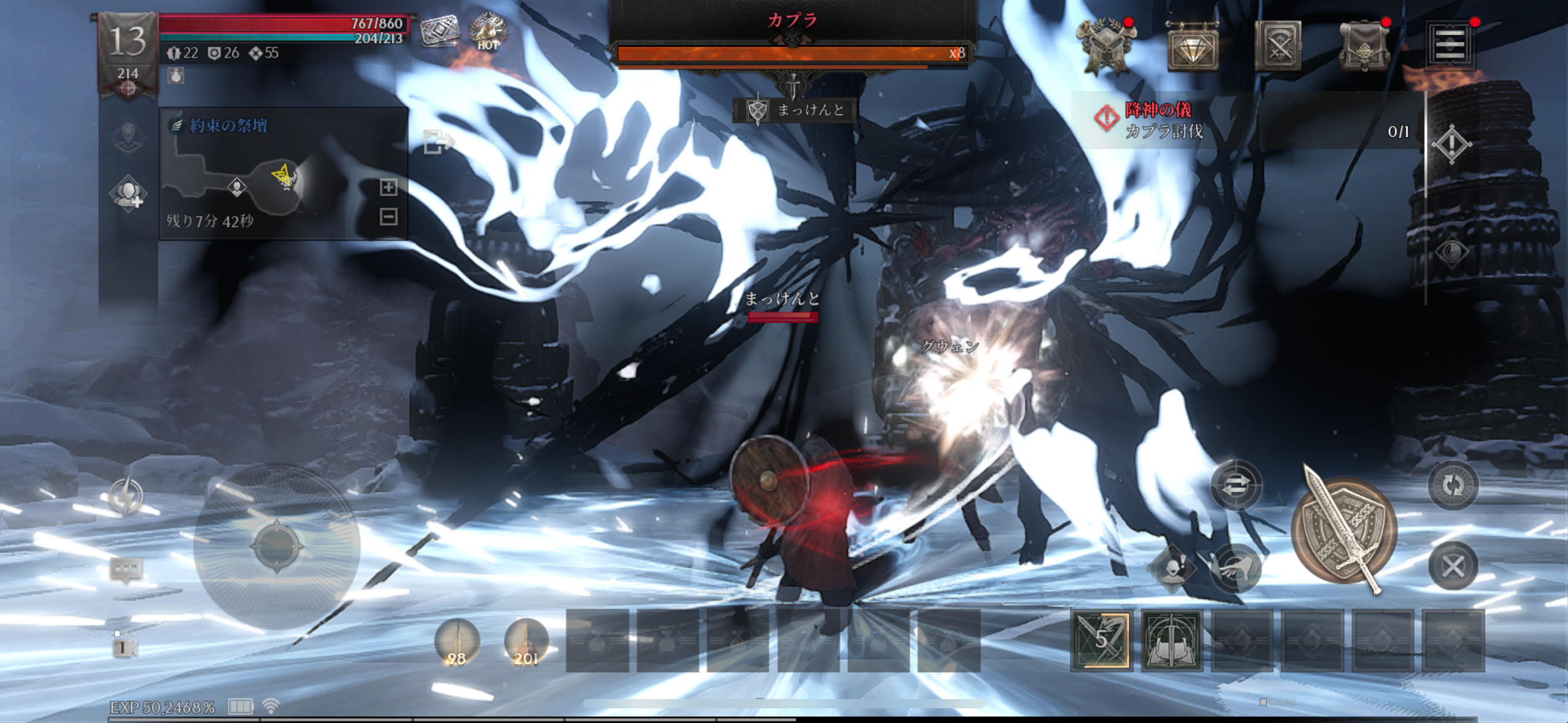Open the add party member icon
Screen dimensions: 1568x723
point(128,194)
